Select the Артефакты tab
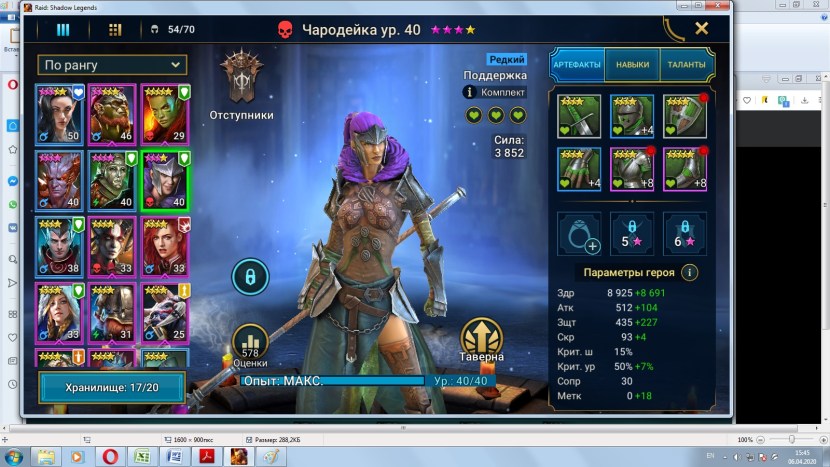This screenshot has width=830, height=467. click(577, 65)
